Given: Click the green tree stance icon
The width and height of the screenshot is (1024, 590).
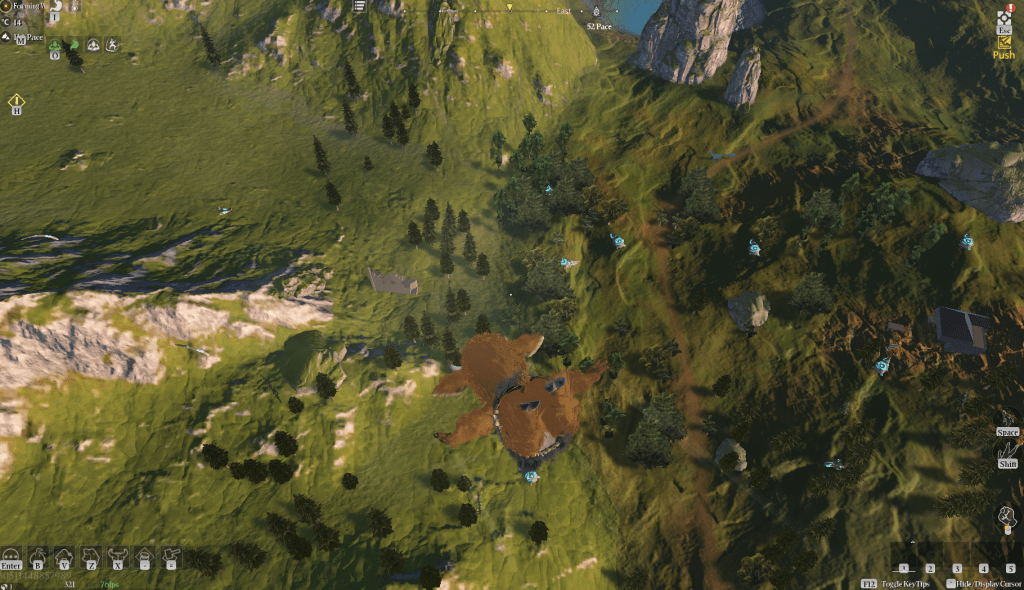Looking at the screenshot, I should [56, 45].
